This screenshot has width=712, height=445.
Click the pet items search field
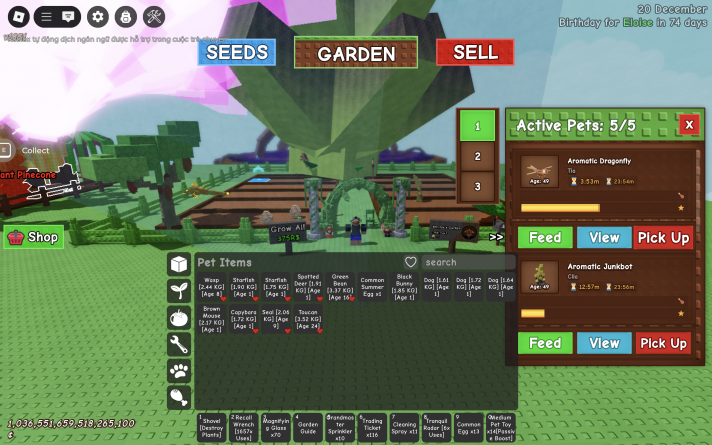[x=465, y=262]
